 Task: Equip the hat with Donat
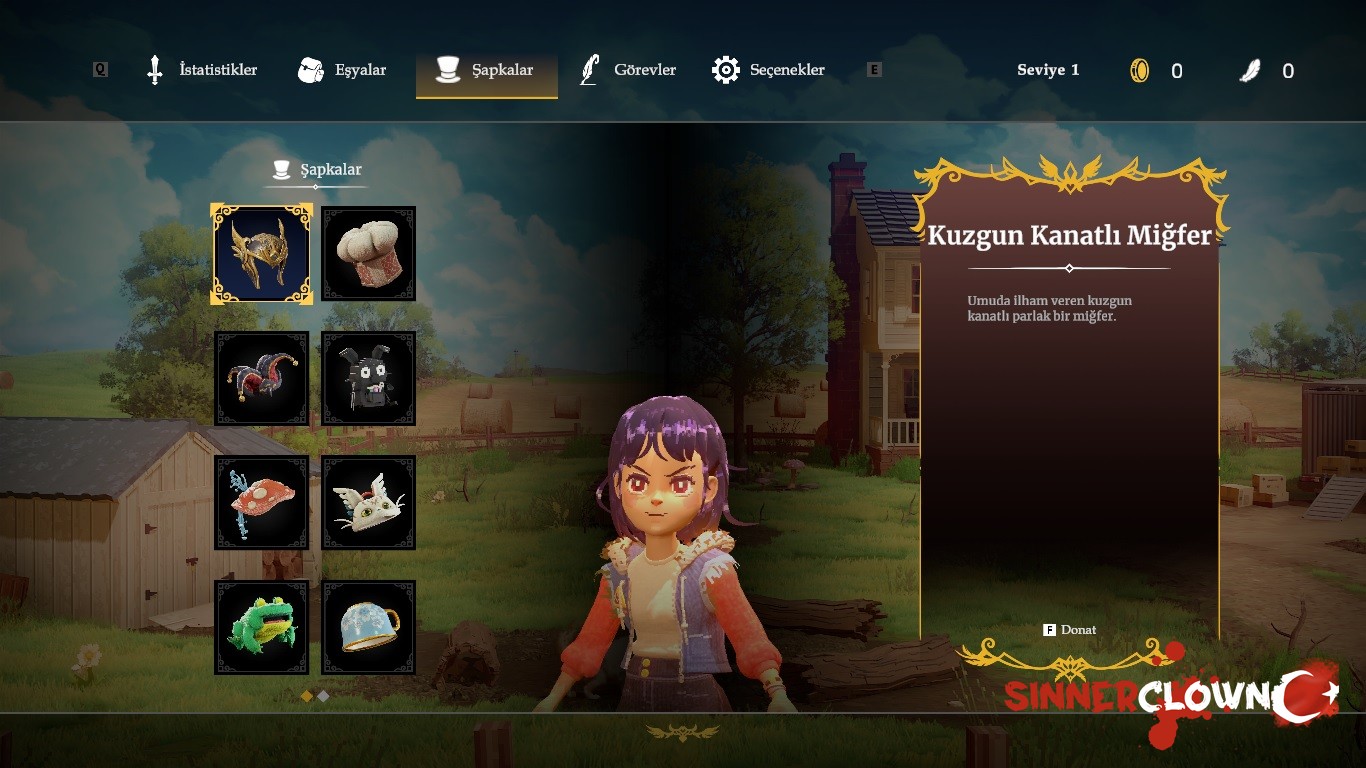pyautogui.click(x=1070, y=630)
